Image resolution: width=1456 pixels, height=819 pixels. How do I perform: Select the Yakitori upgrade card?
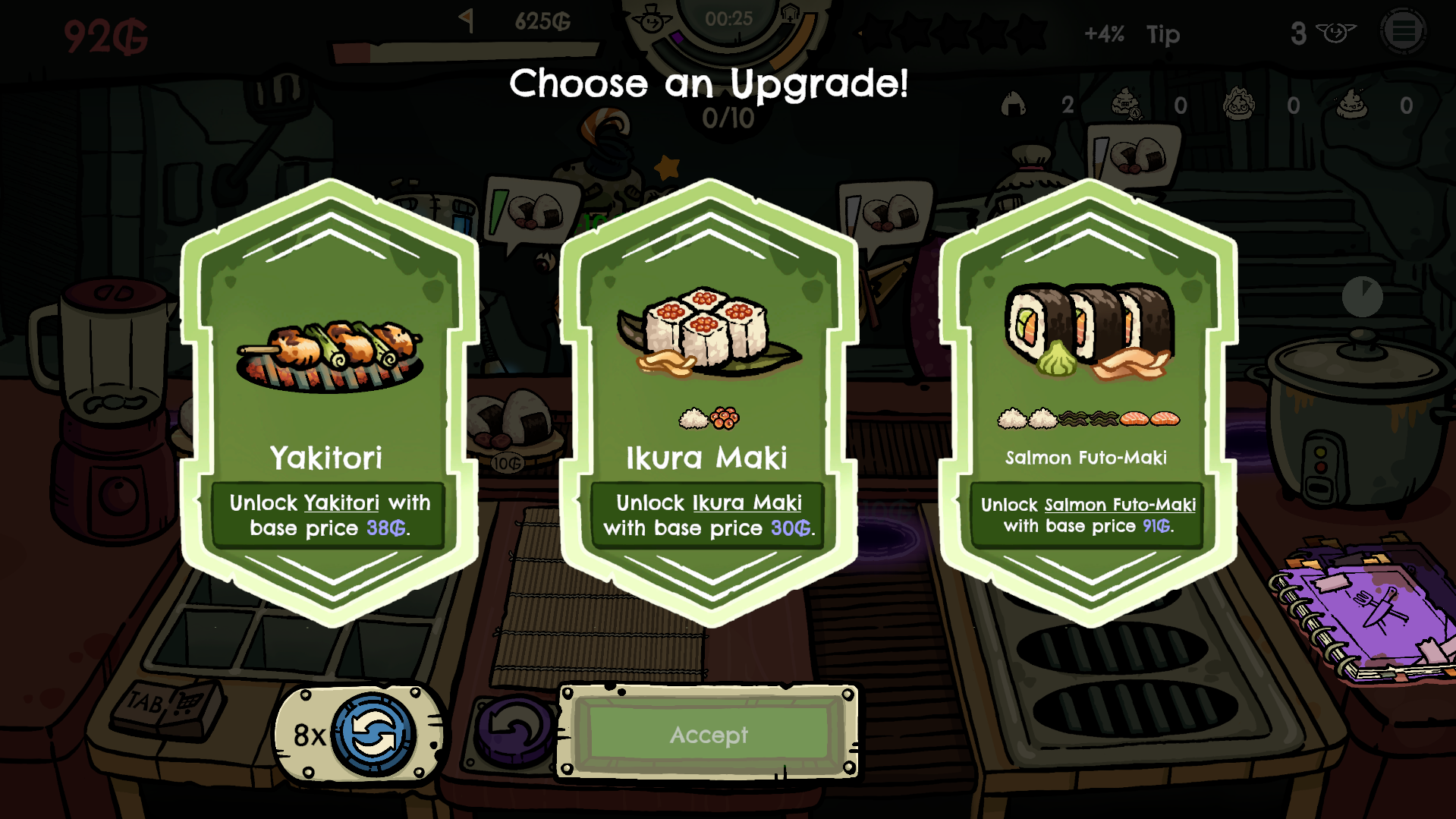(329, 402)
